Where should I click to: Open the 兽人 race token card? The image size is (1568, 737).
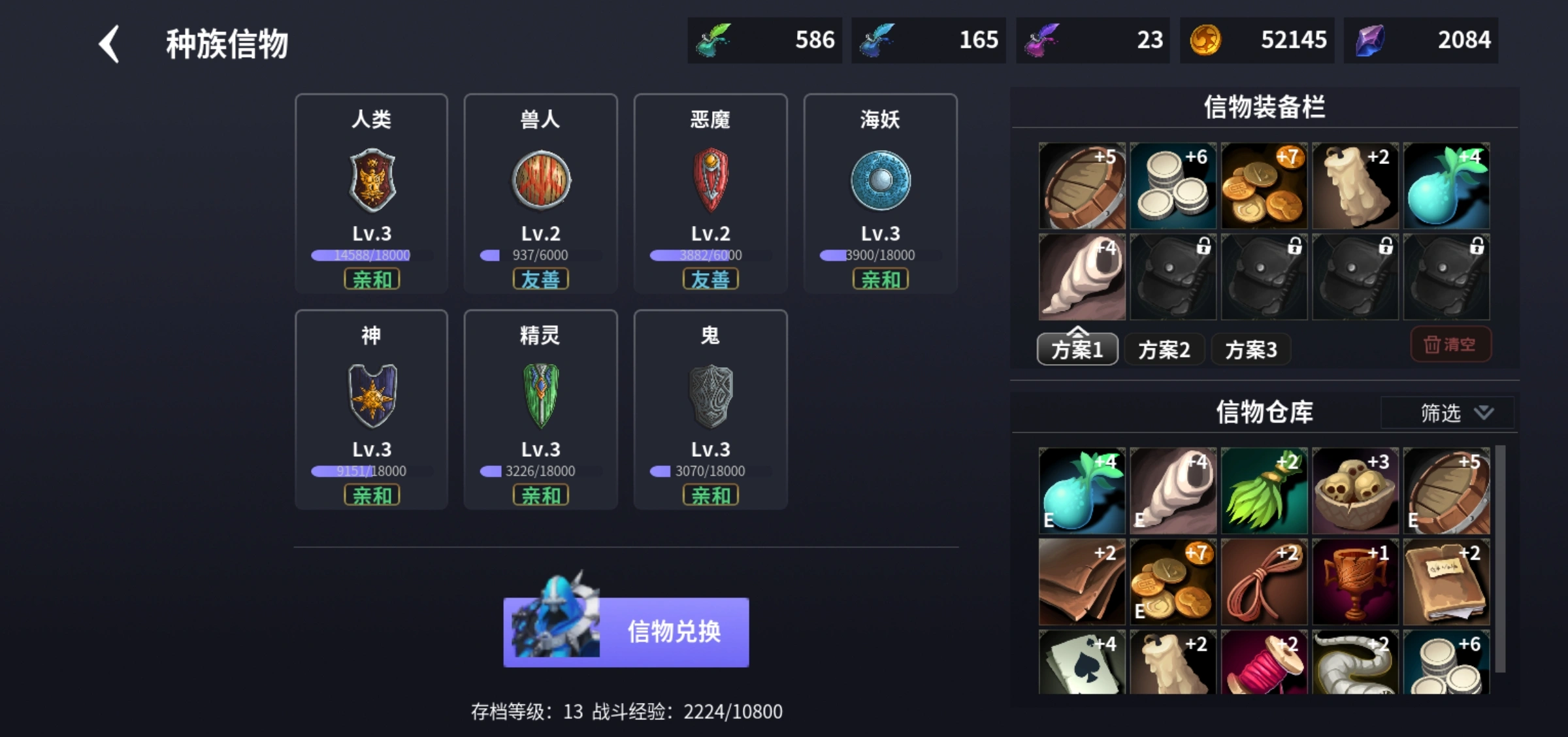541,181
